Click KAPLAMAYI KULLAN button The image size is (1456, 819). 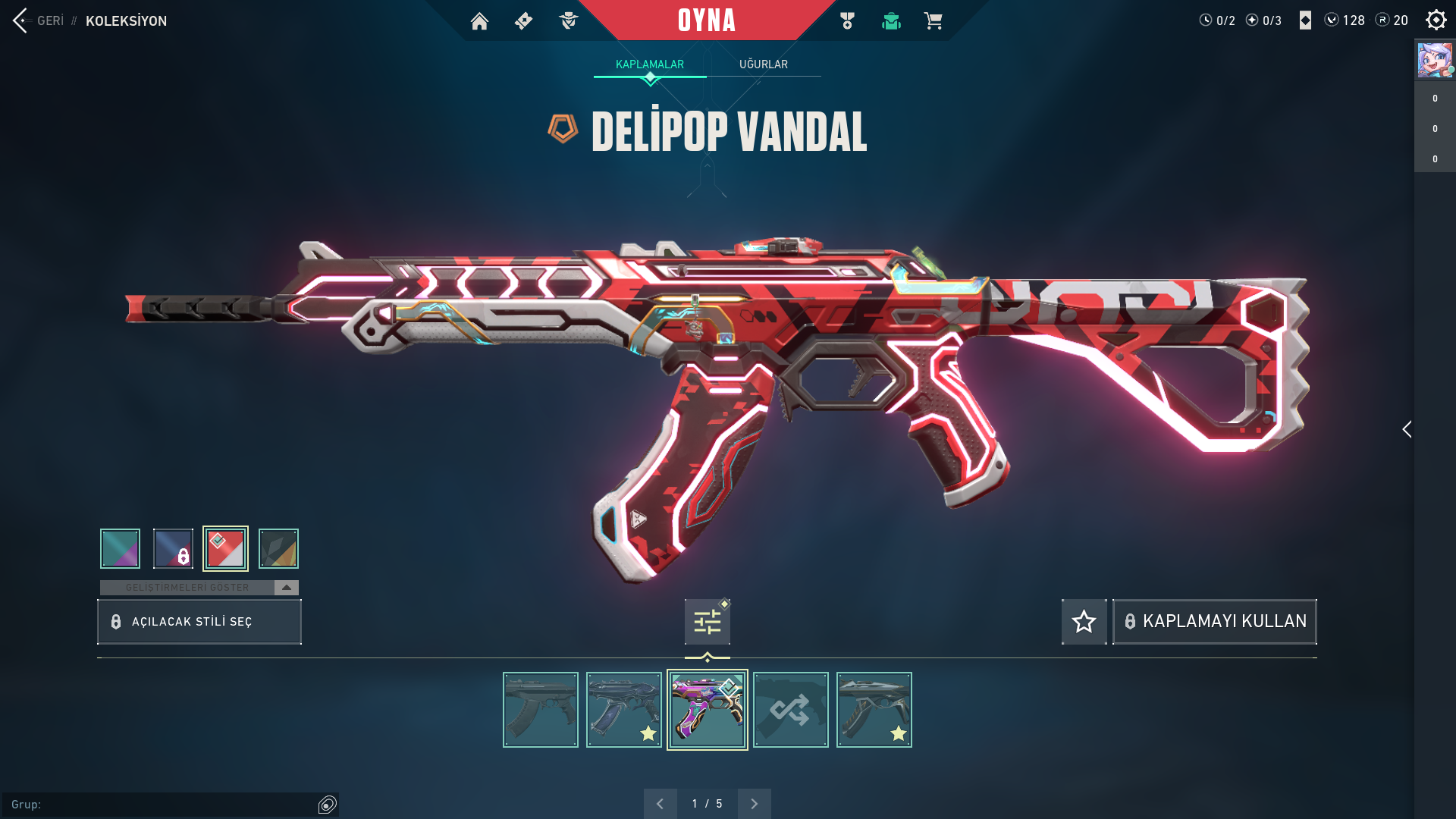pyautogui.click(x=1214, y=622)
